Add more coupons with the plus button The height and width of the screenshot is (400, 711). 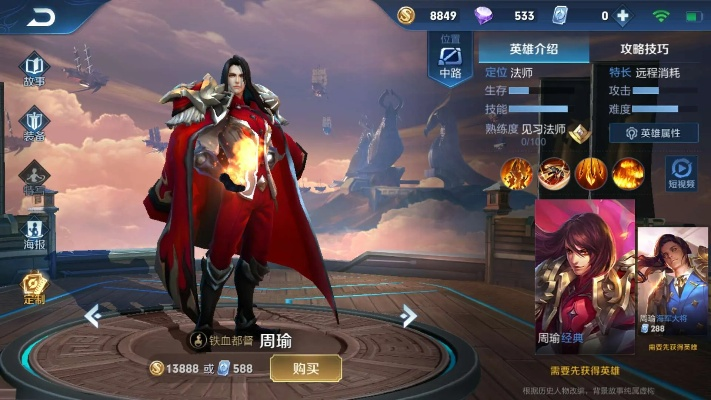[623, 16]
